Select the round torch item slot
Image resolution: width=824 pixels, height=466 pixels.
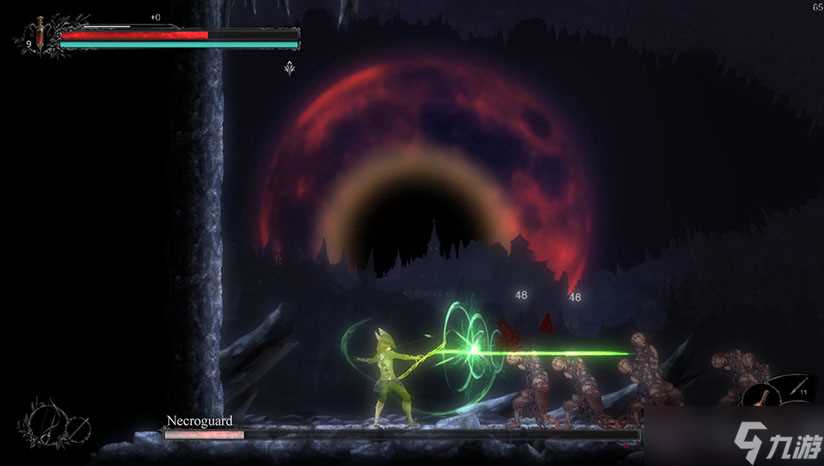point(763,397)
